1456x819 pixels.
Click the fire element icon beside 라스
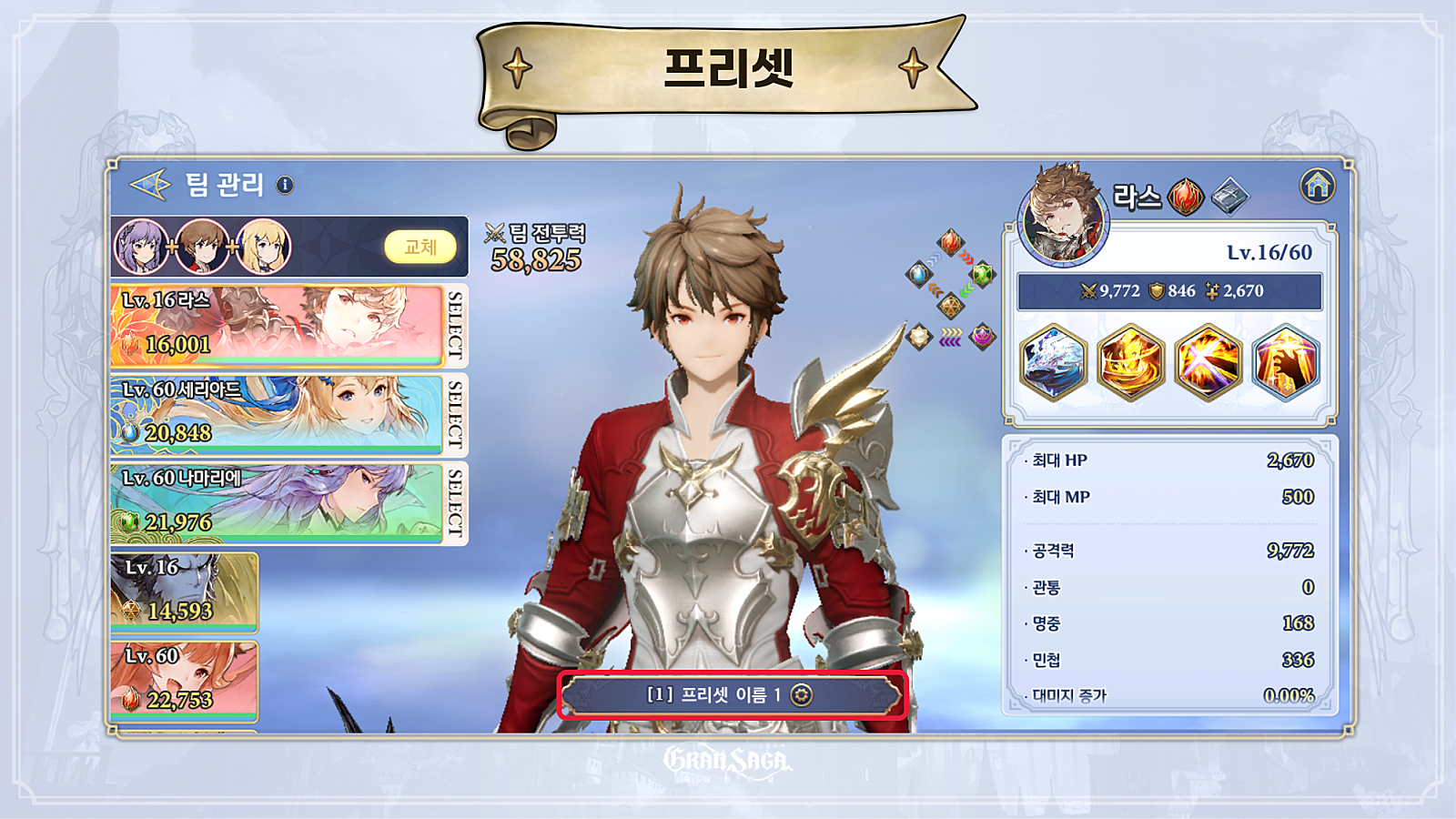tap(1186, 197)
